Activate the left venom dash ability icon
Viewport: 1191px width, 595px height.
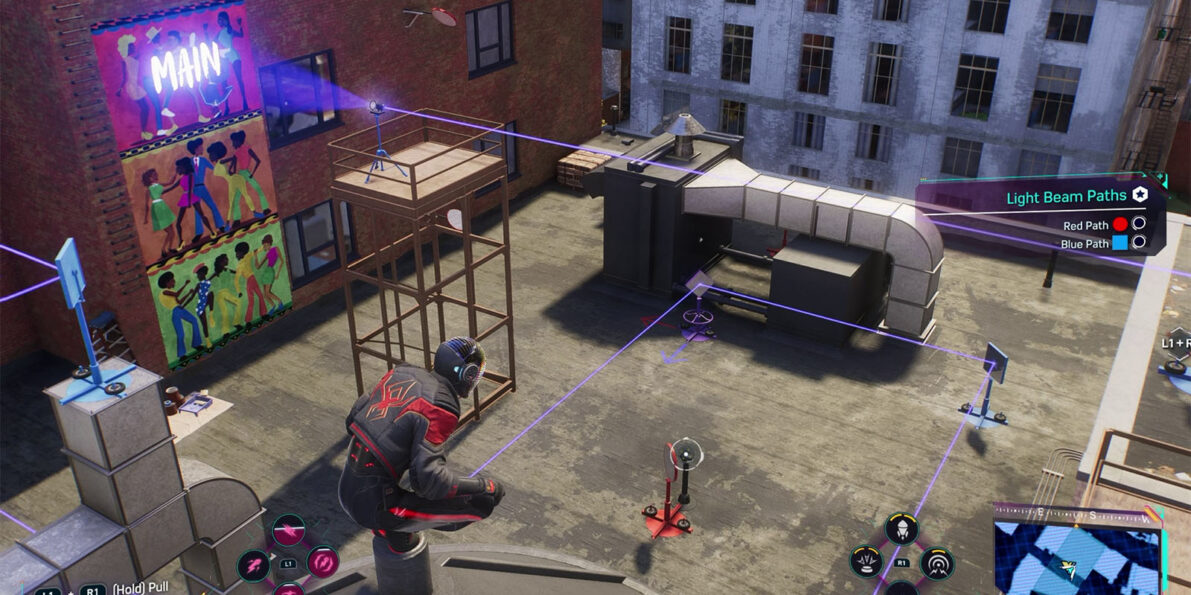tap(253, 565)
